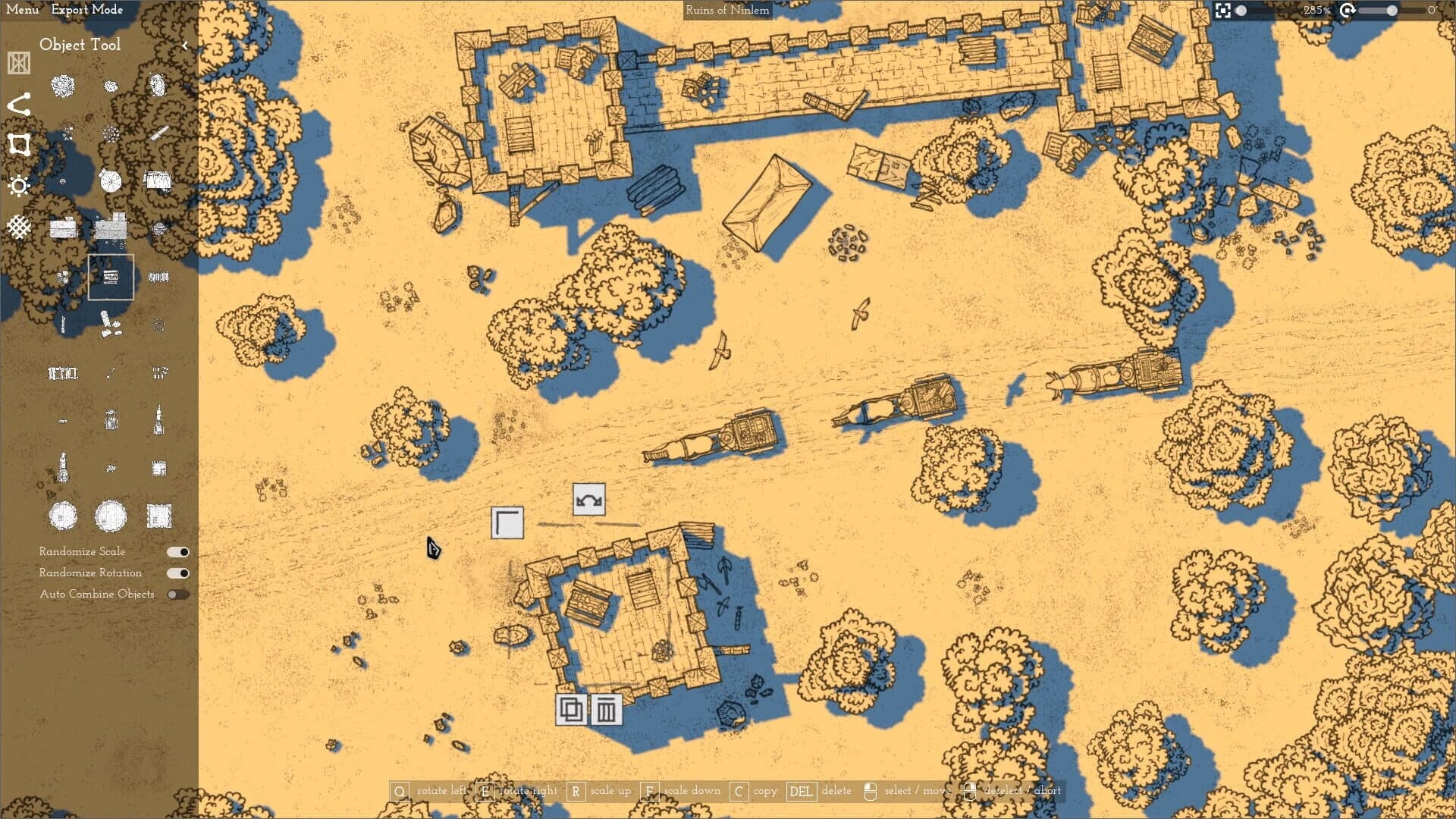
Task: Click the corner selection icon near the road
Action: 508,523
